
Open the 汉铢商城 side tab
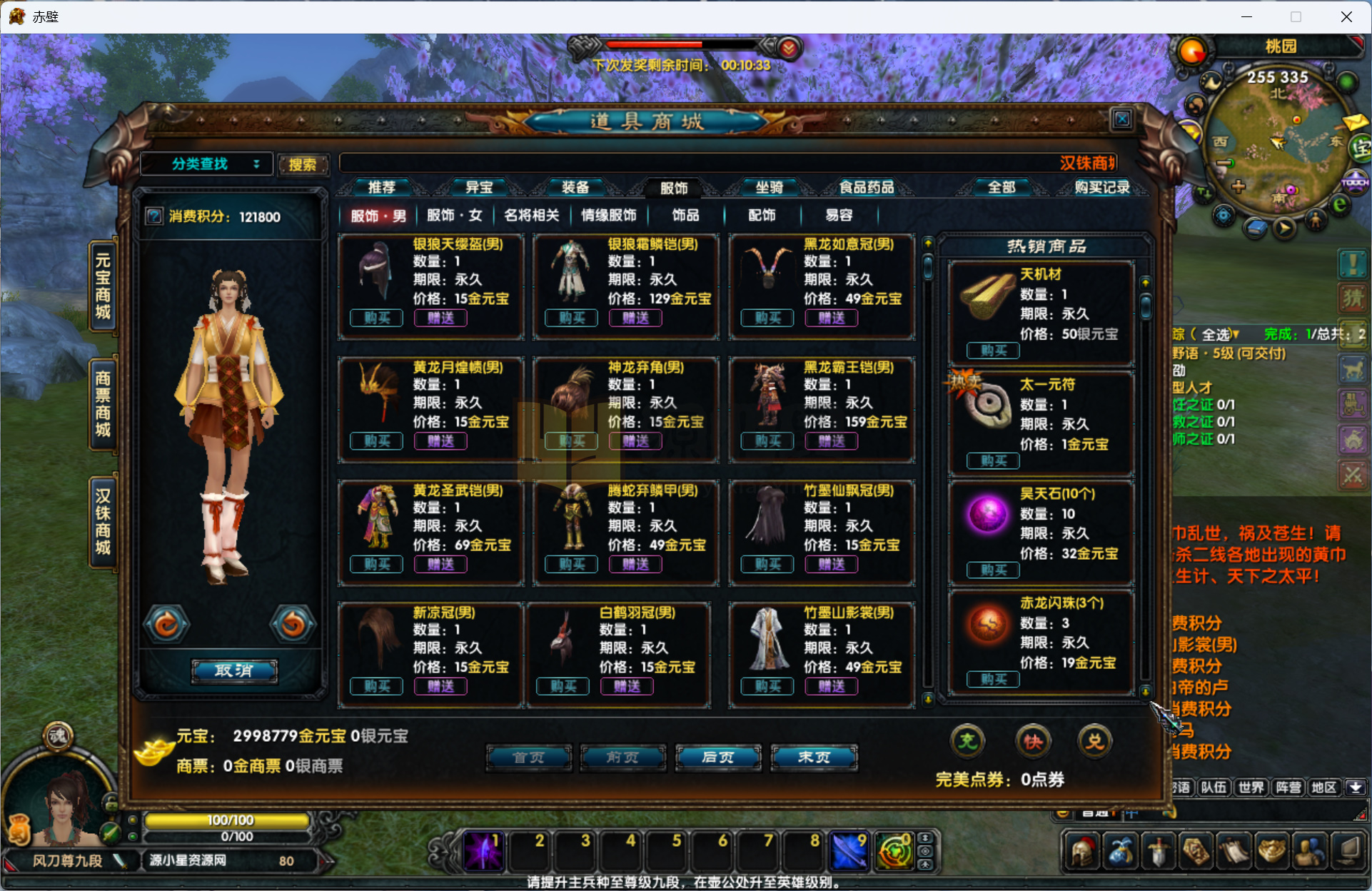coord(104,521)
